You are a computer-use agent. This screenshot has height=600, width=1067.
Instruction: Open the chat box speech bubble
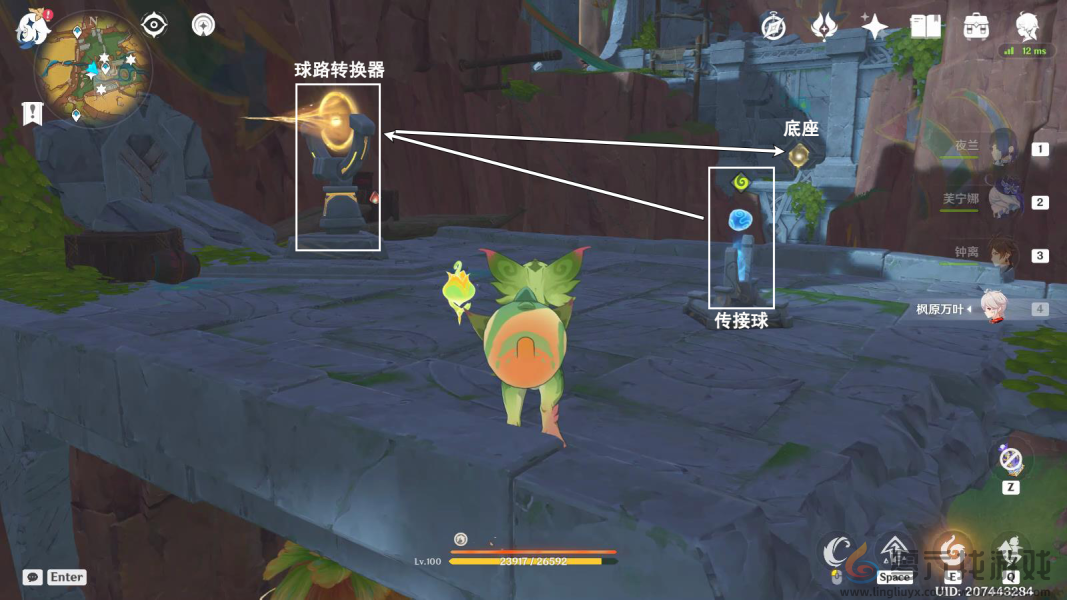(33, 577)
